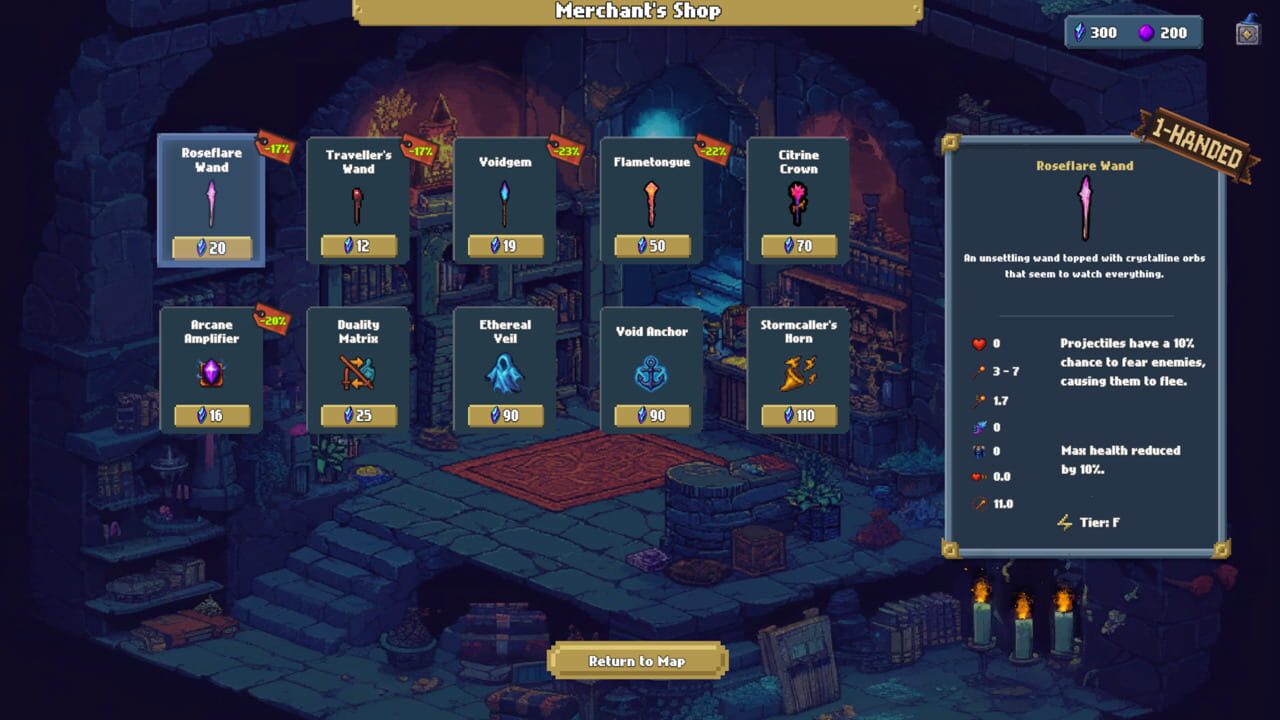The image size is (1280, 720).
Task: Open the inventory bag icon top right
Action: click(1246, 32)
